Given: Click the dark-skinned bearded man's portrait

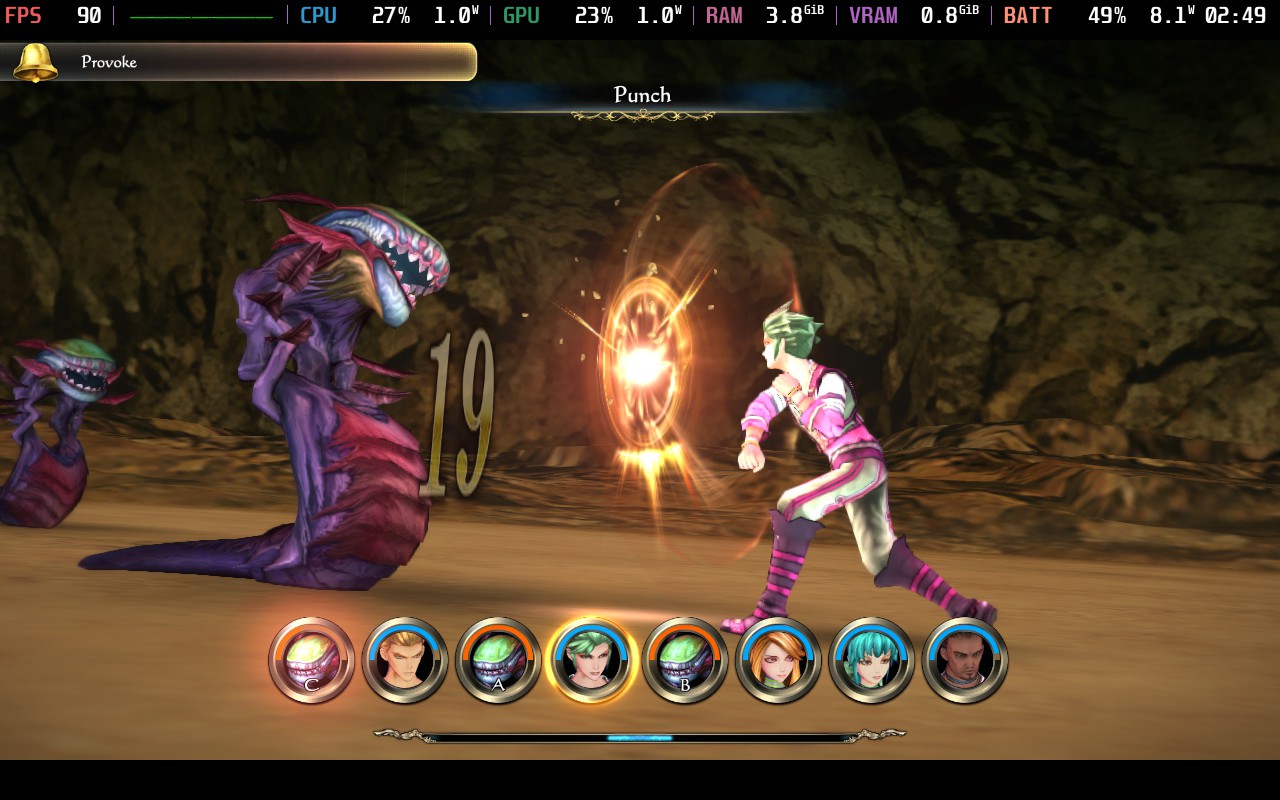Looking at the screenshot, I should 965,660.
